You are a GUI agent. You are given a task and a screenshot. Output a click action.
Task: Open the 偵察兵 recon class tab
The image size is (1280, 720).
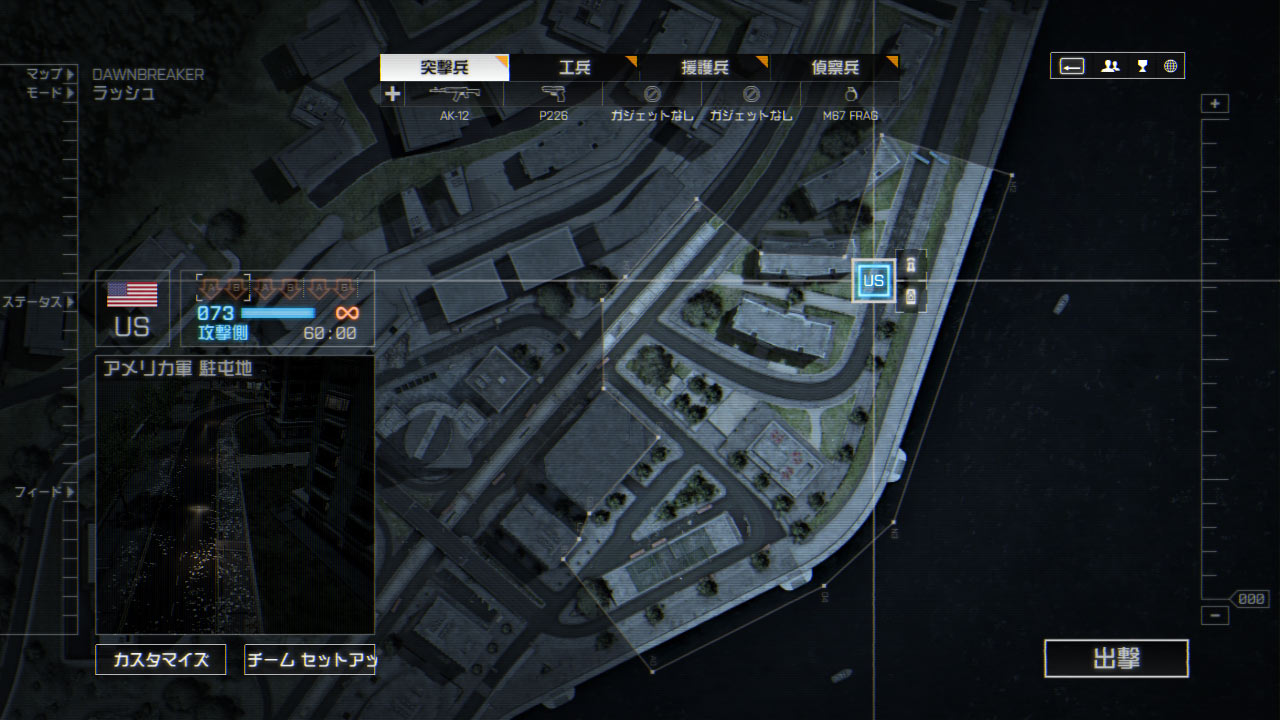tap(834, 68)
